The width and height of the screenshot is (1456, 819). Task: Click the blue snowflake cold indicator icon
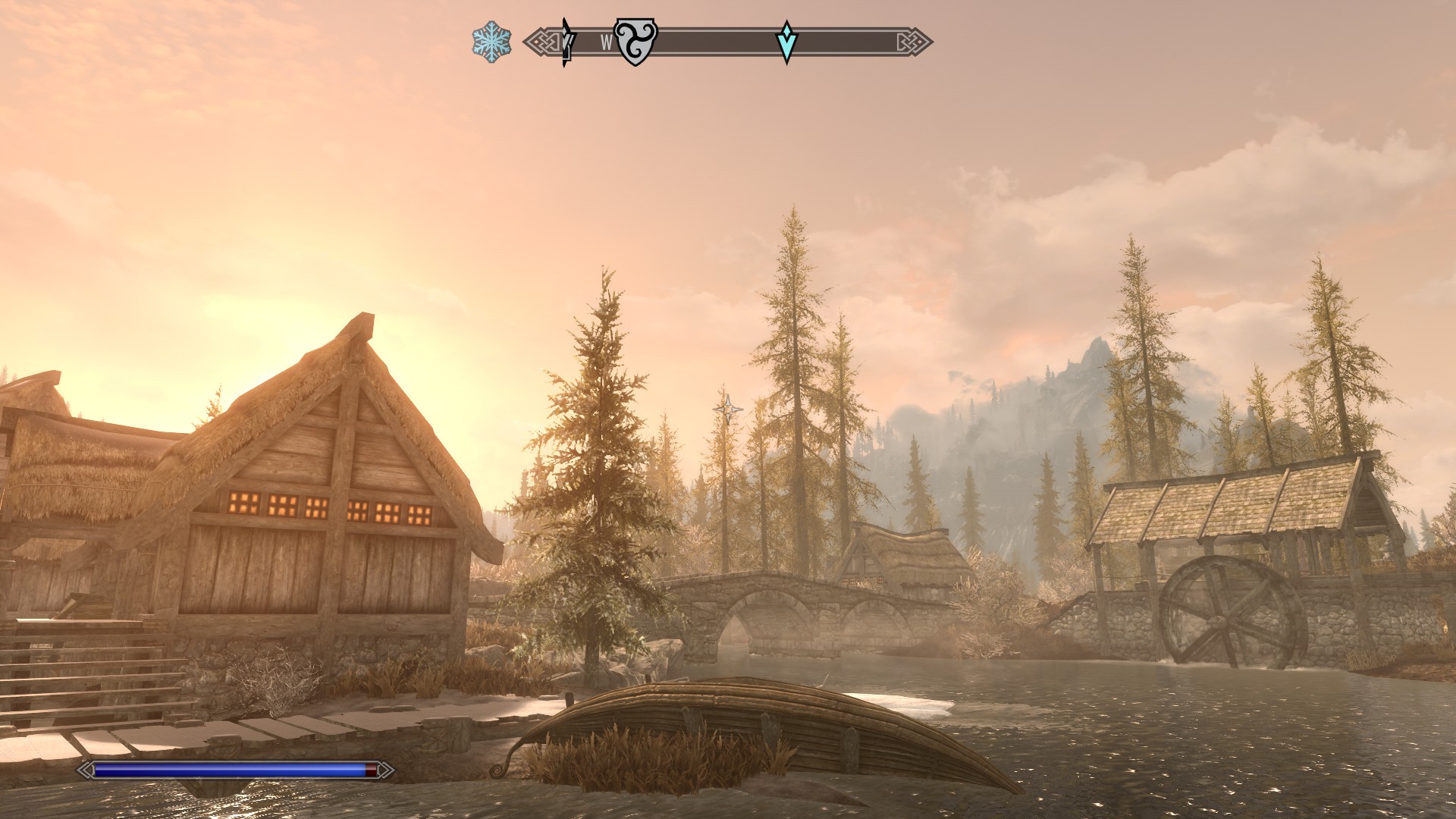point(491,42)
